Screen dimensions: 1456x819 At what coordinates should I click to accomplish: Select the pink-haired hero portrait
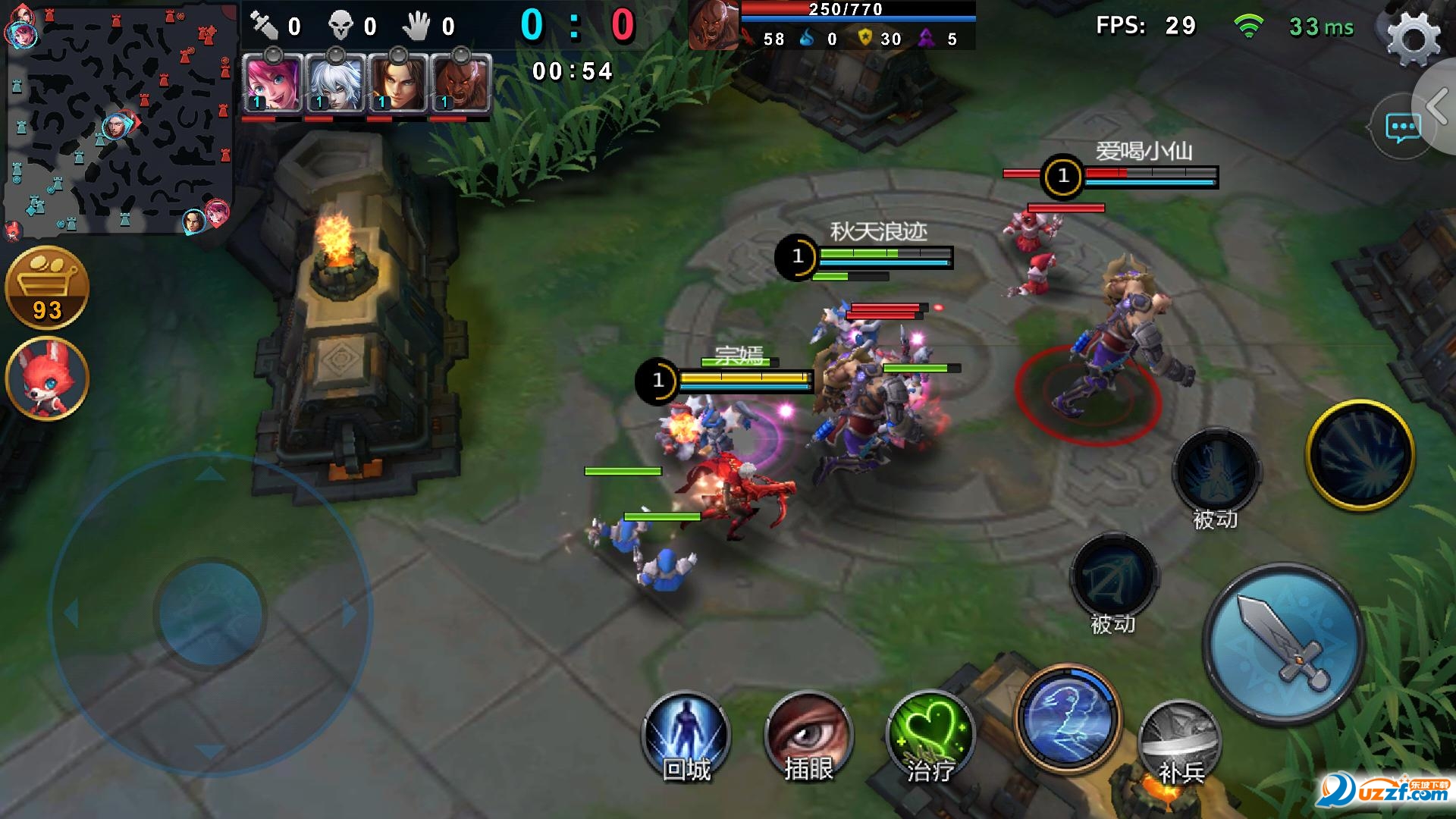[272, 84]
